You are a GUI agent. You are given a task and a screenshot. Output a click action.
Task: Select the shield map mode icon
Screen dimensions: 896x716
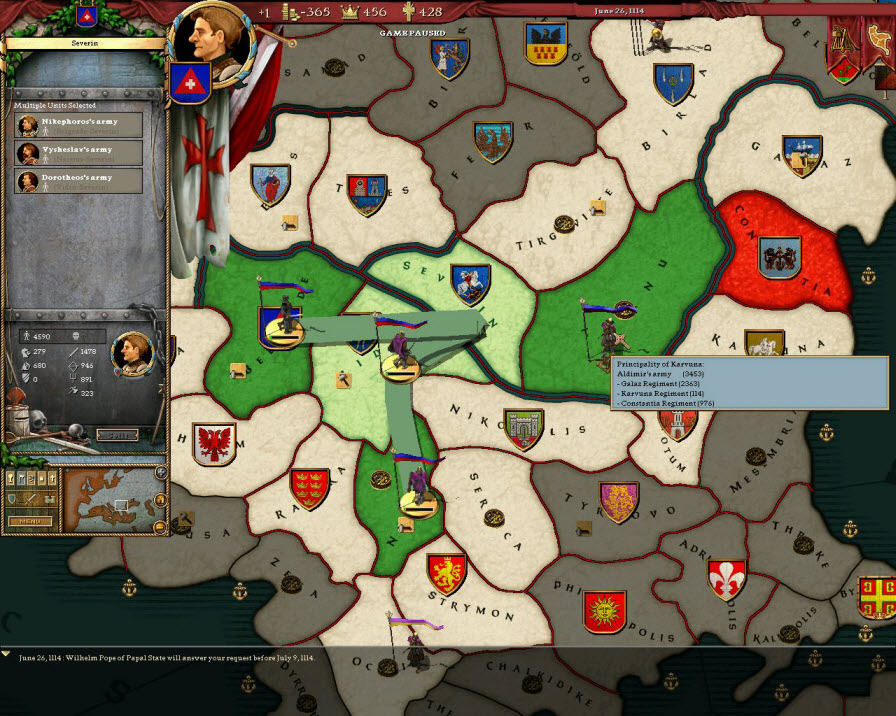point(14,499)
